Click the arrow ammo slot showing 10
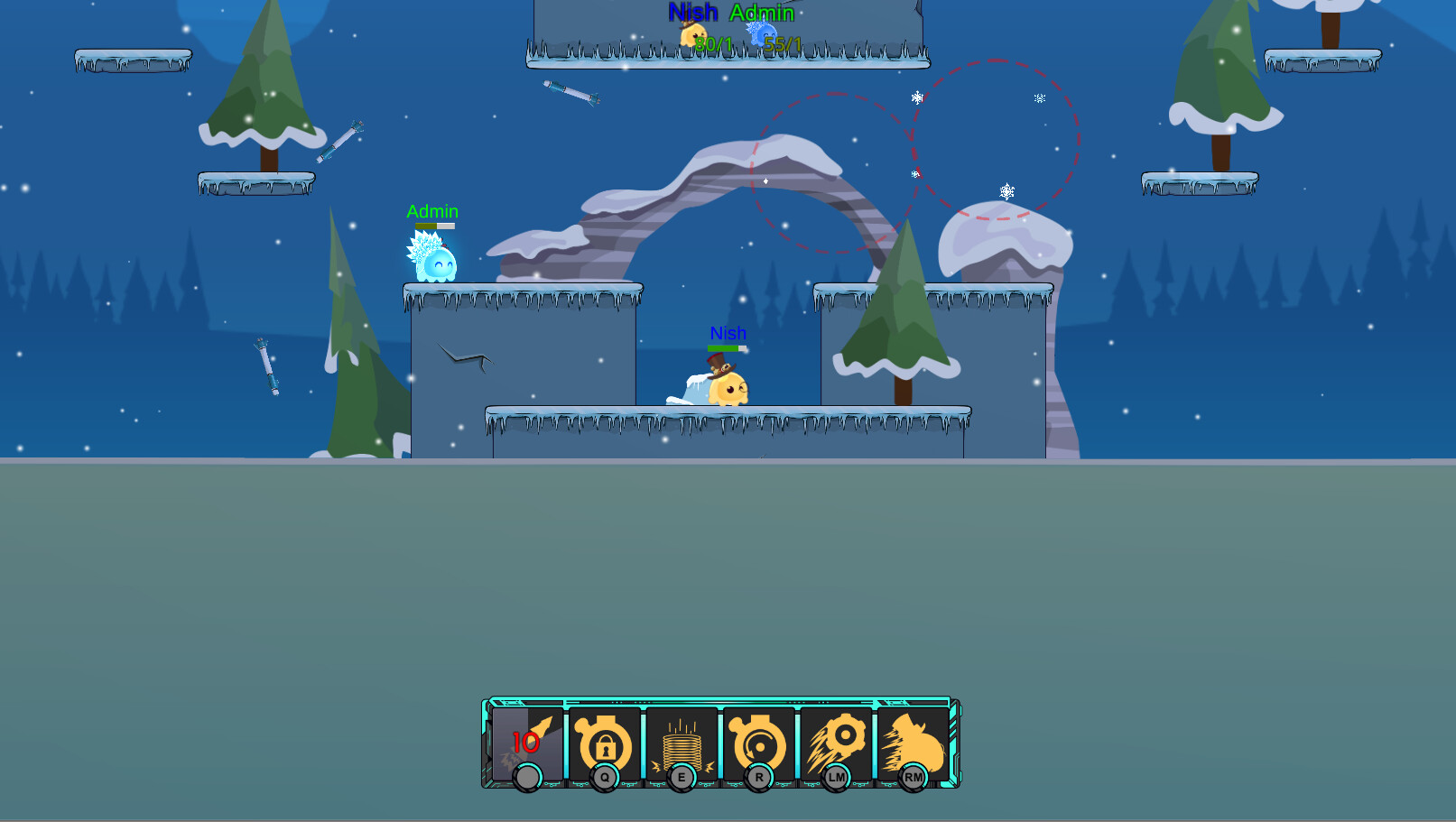This screenshot has height=822, width=1456. 527,742
